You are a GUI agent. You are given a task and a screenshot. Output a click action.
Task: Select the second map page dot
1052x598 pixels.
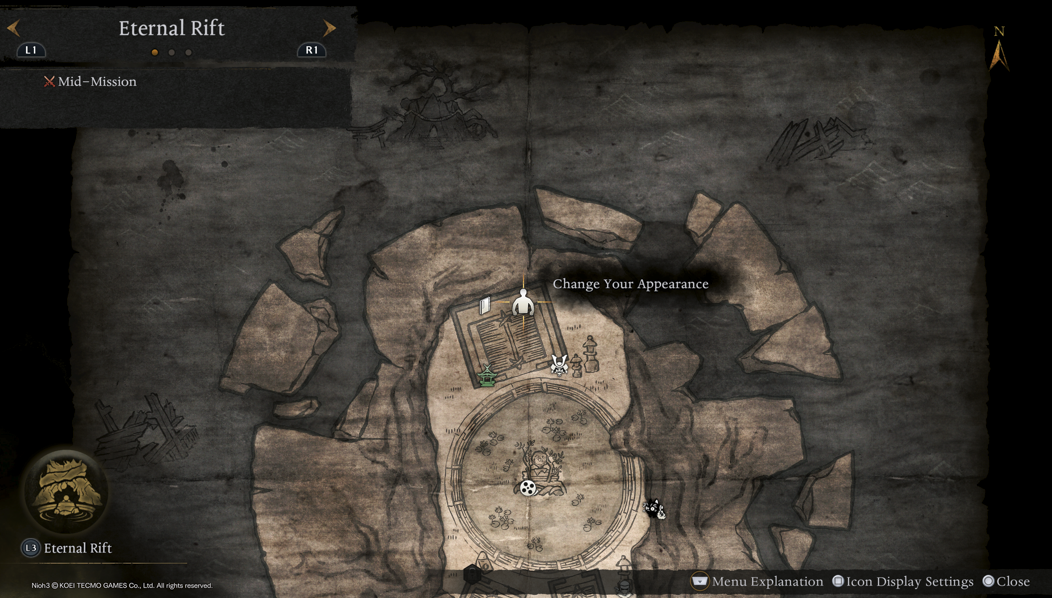tap(172, 52)
